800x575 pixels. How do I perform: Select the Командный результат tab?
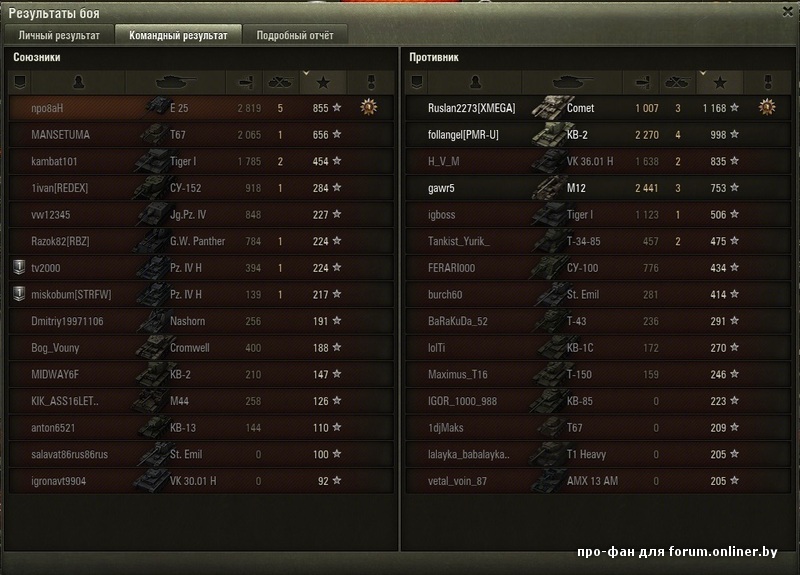point(177,35)
